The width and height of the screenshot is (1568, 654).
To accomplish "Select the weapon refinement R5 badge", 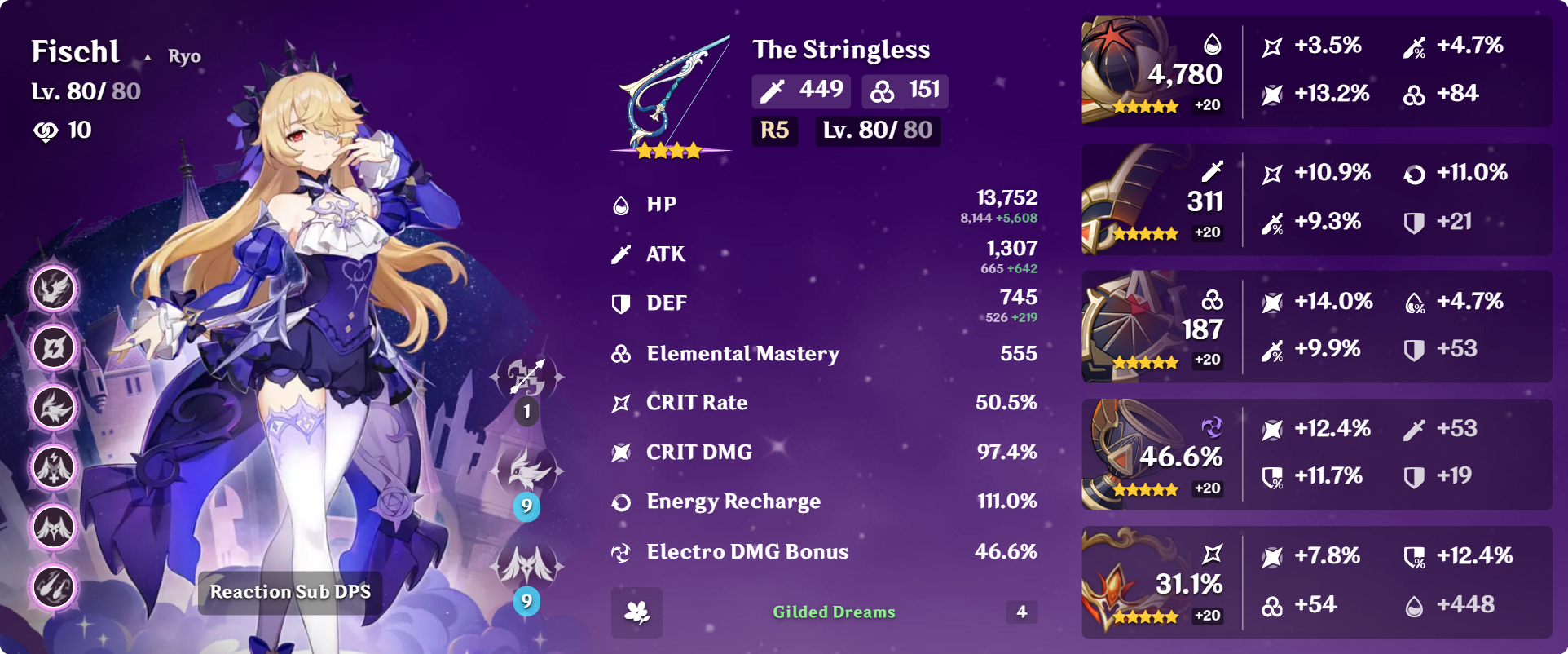I will tap(774, 130).
